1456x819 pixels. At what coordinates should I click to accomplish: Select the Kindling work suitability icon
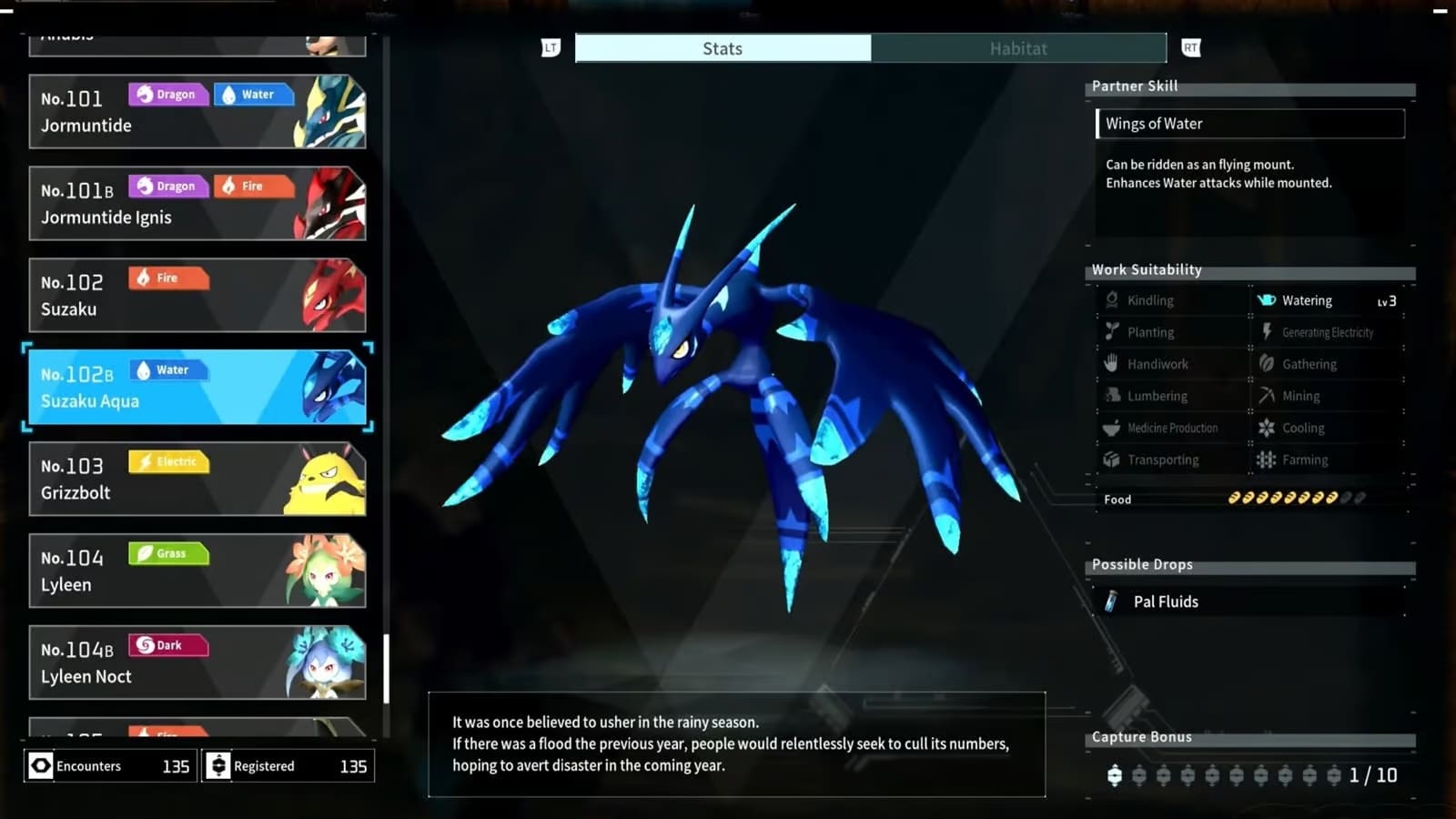(x=1111, y=299)
